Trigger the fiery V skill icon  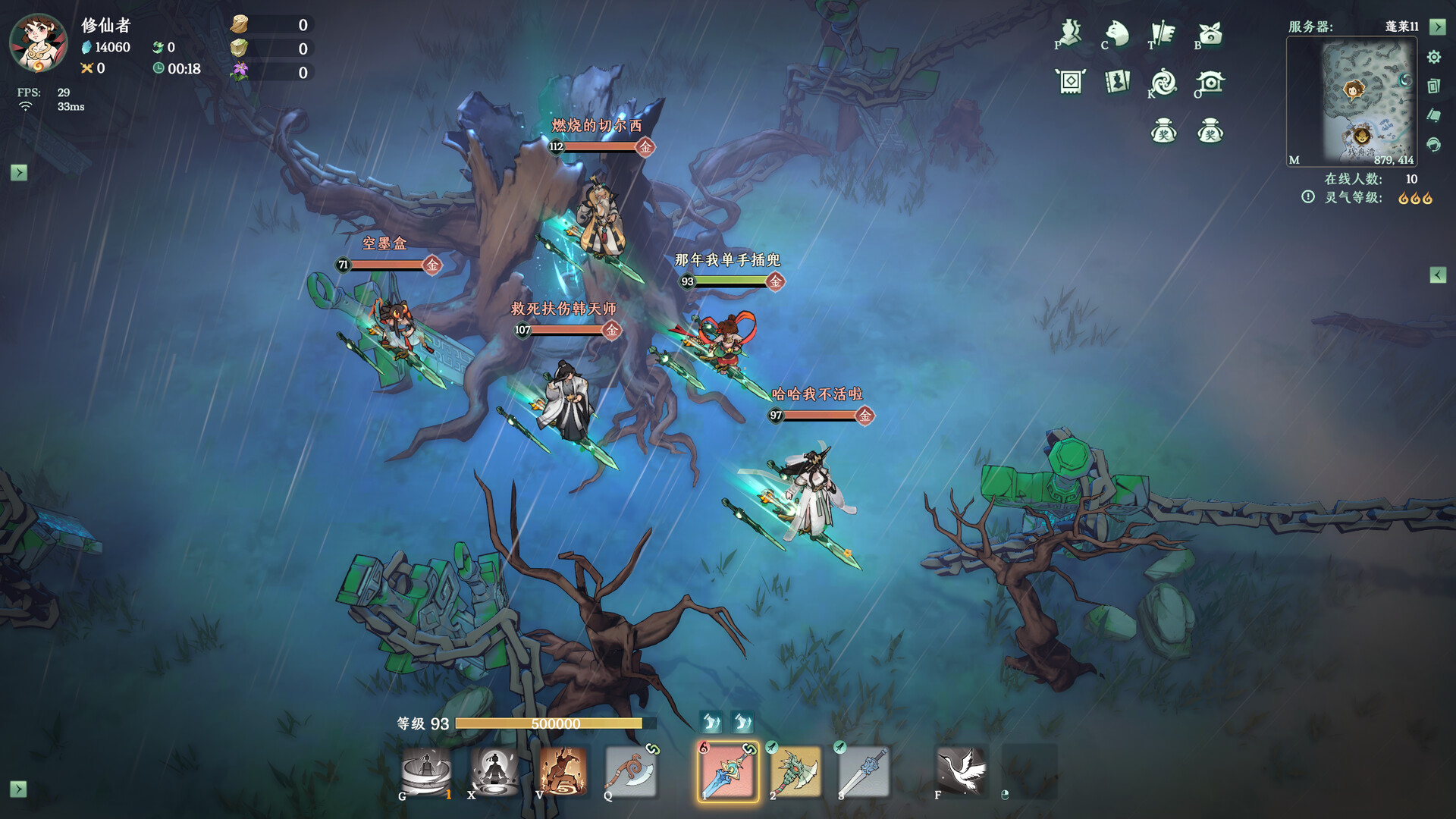565,770
